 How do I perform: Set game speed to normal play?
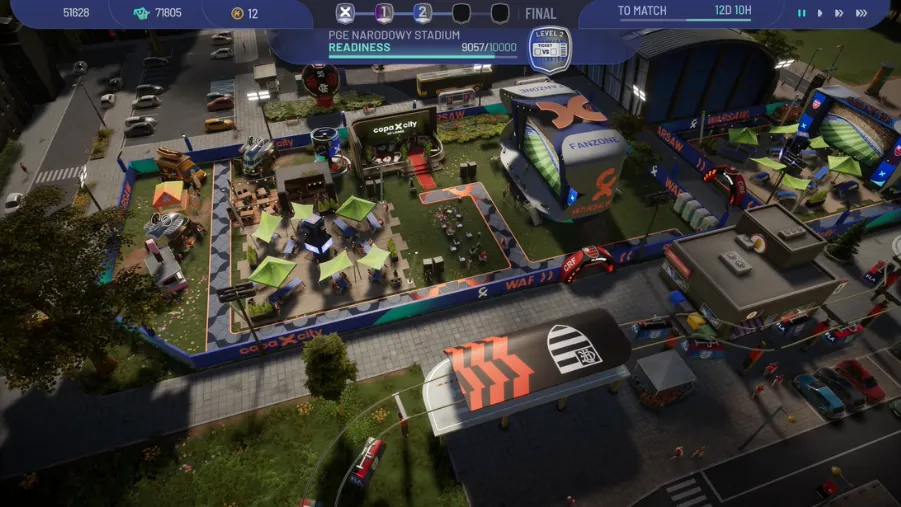click(820, 13)
